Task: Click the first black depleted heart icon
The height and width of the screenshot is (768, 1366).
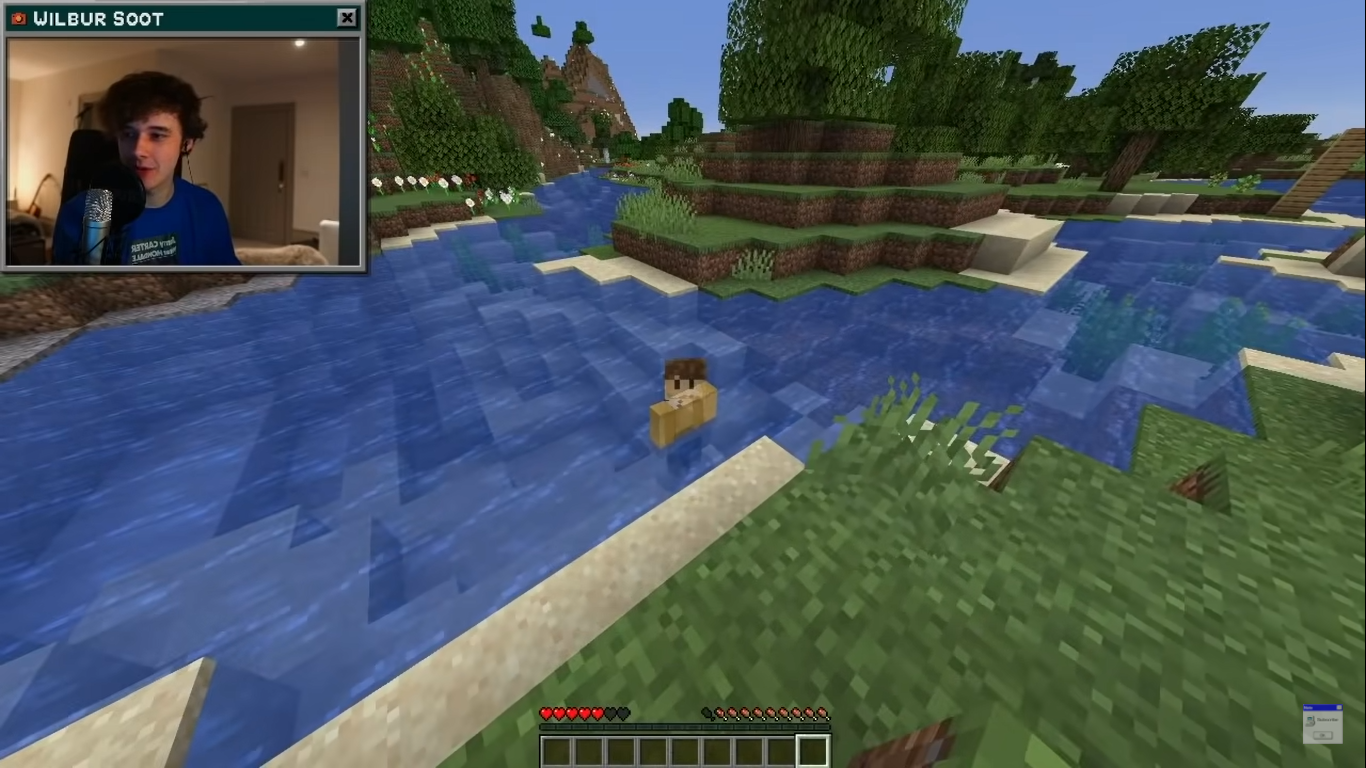Action: (610, 713)
